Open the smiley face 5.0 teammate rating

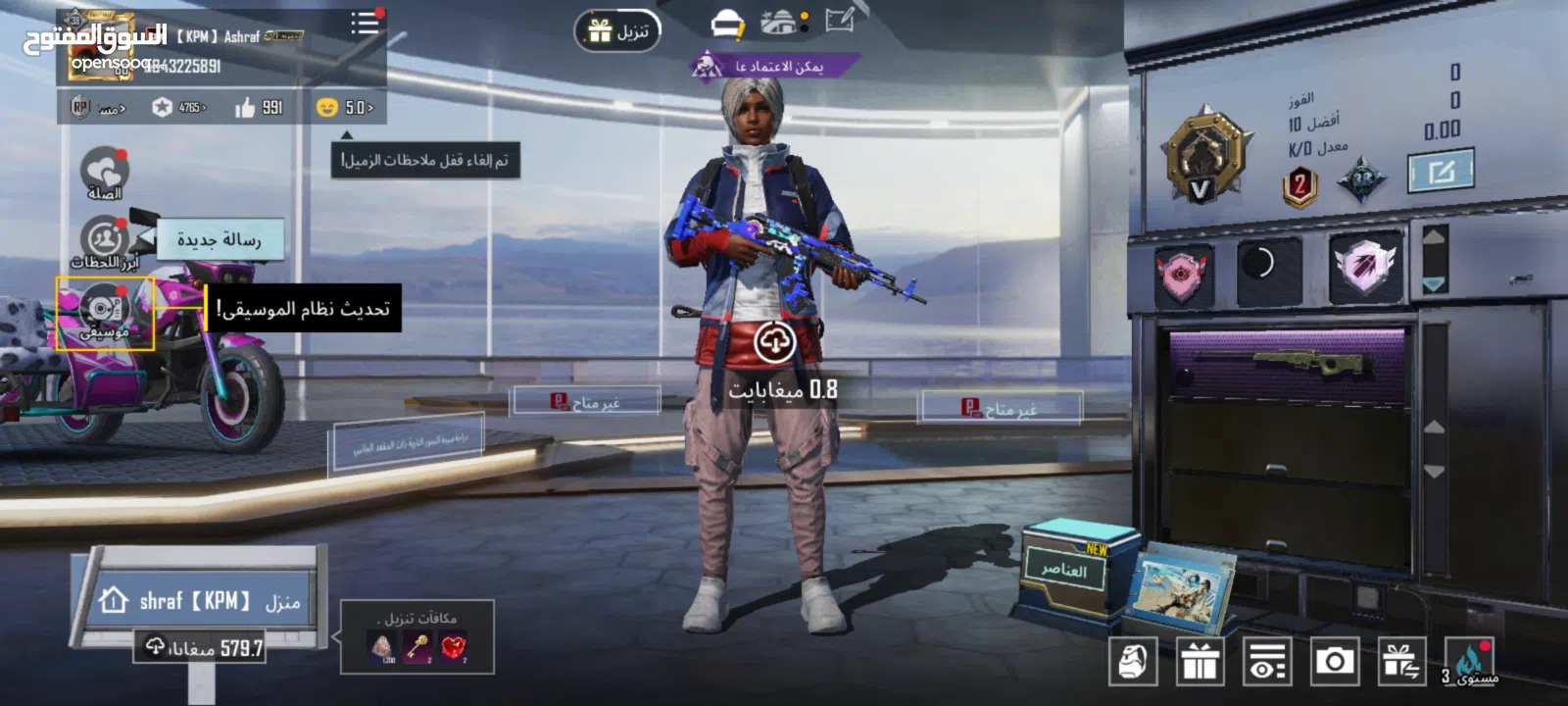(345, 107)
